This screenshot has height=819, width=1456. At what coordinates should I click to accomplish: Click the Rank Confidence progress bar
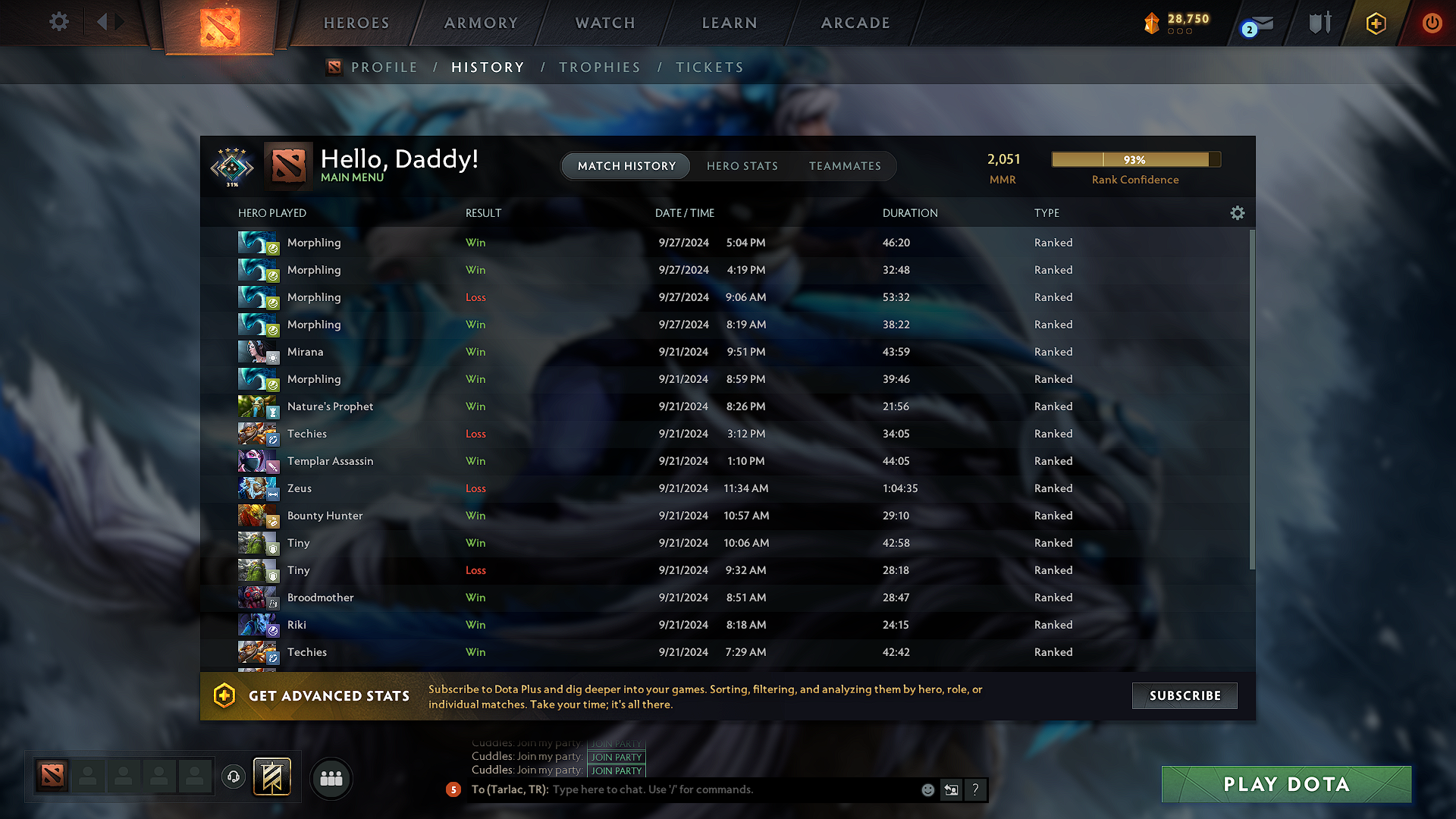click(x=1135, y=159)
